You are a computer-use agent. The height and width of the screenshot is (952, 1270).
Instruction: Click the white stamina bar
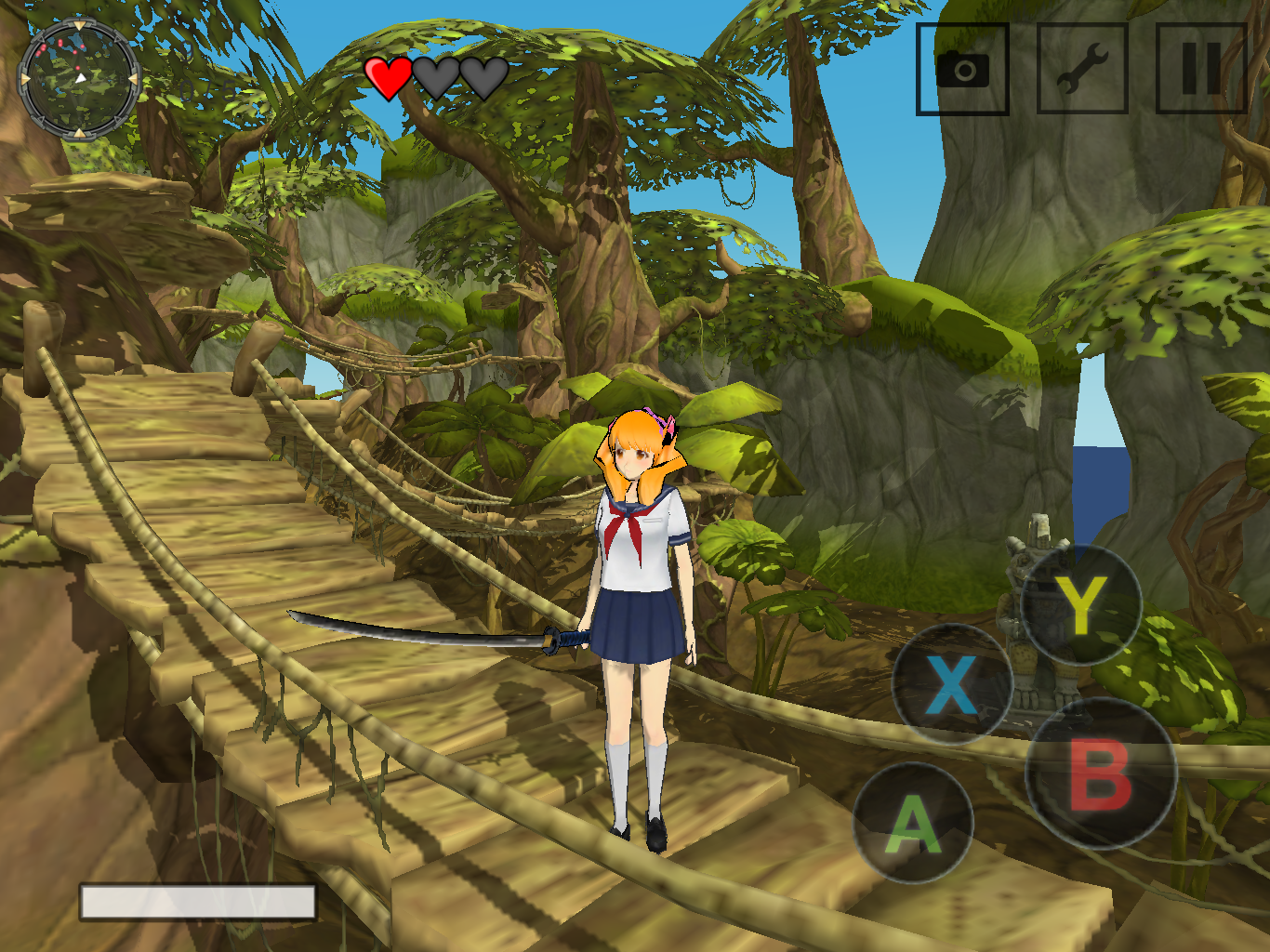197,899
